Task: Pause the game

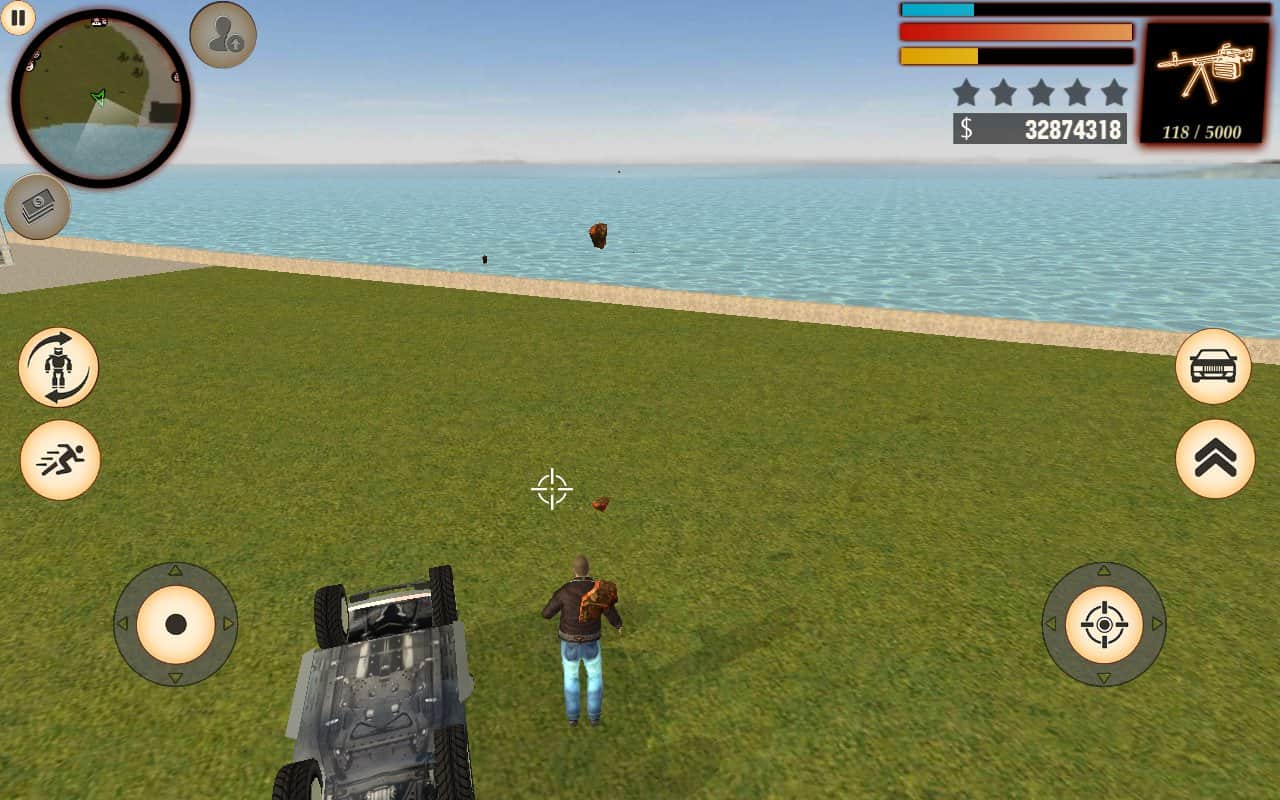Action: point(17,17)
